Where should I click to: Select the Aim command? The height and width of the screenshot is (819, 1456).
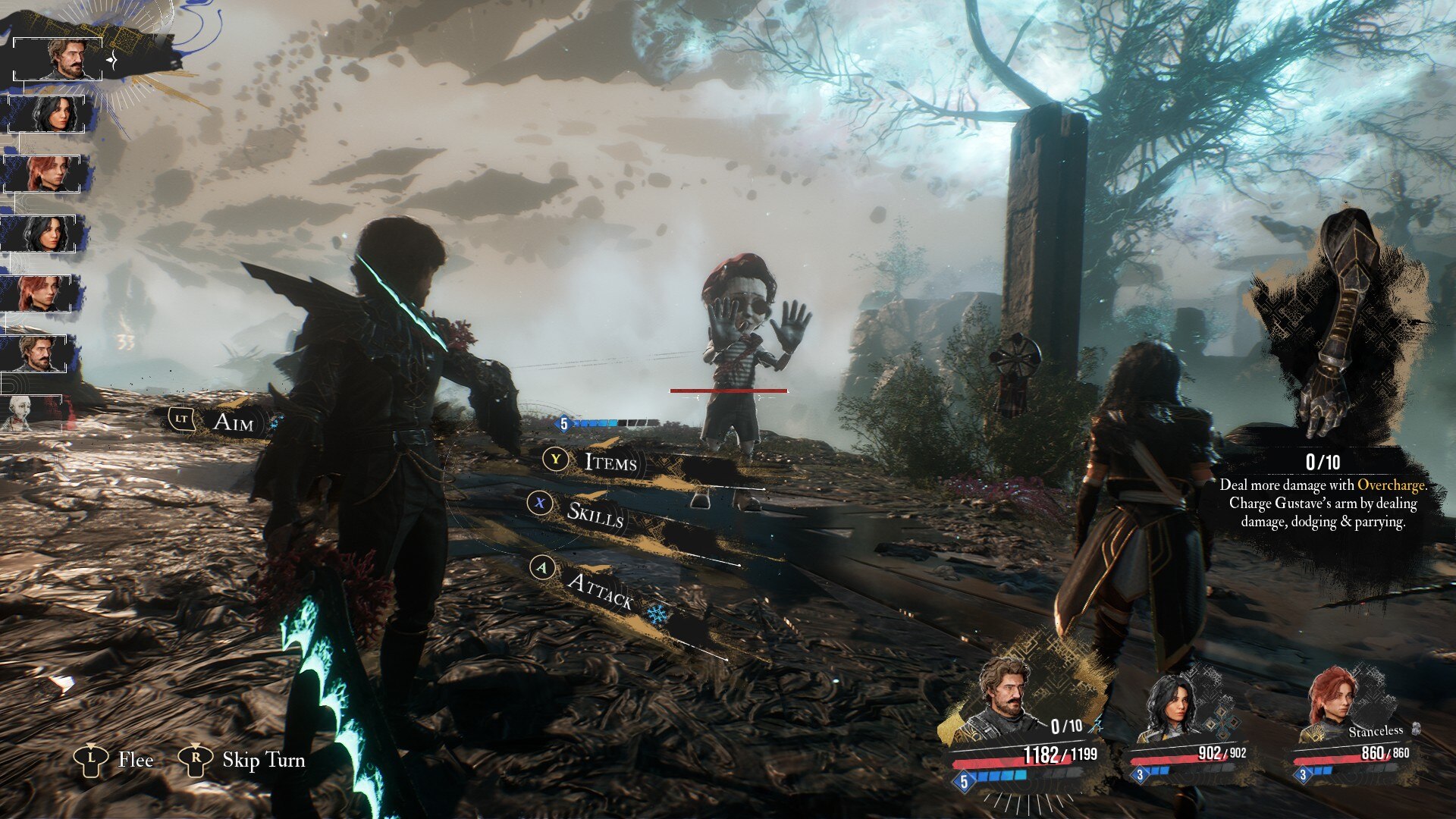pyautogui.click(x=232, y=422)
